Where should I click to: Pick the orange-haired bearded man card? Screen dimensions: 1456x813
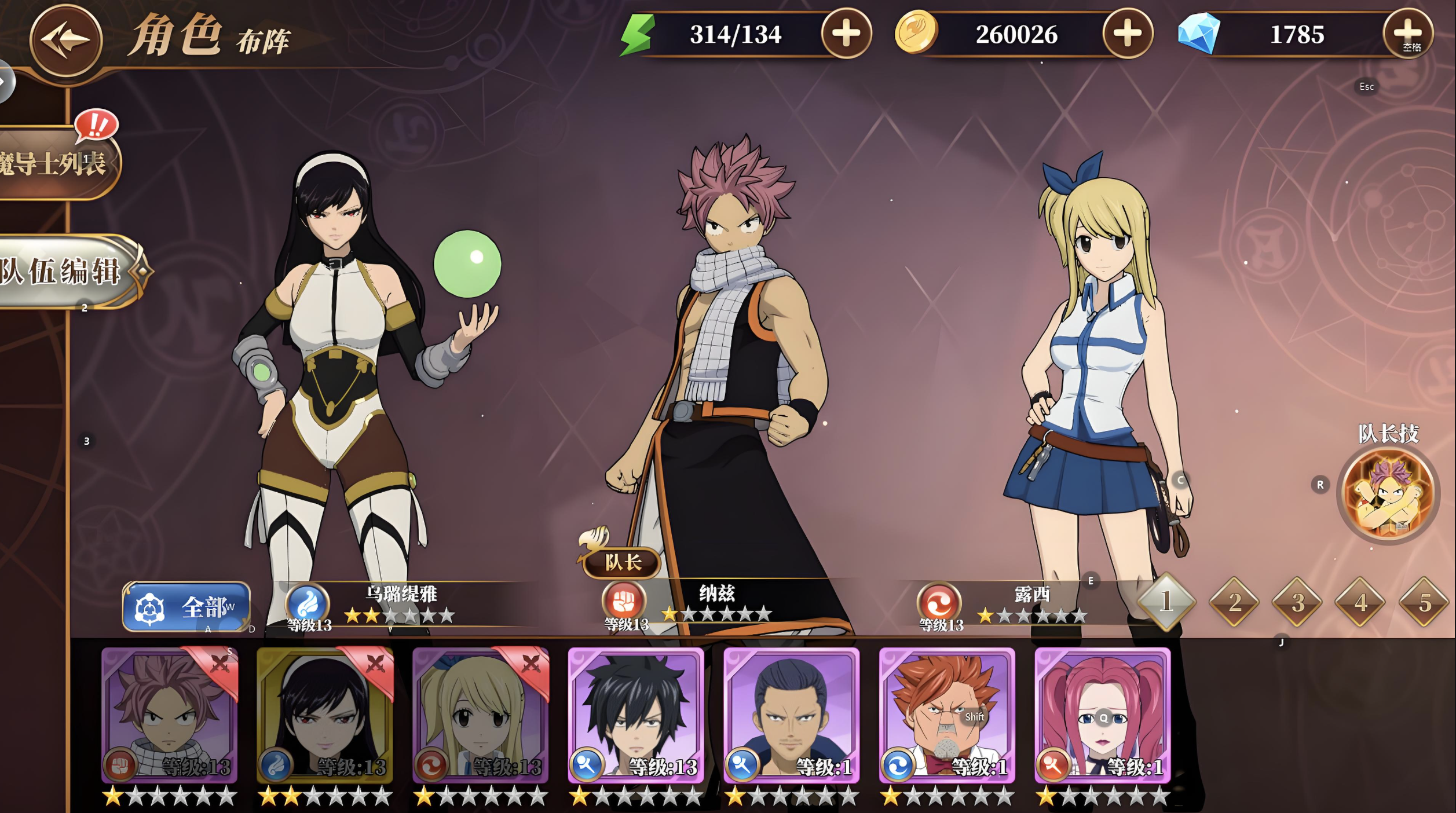click(x=947, y=716)
